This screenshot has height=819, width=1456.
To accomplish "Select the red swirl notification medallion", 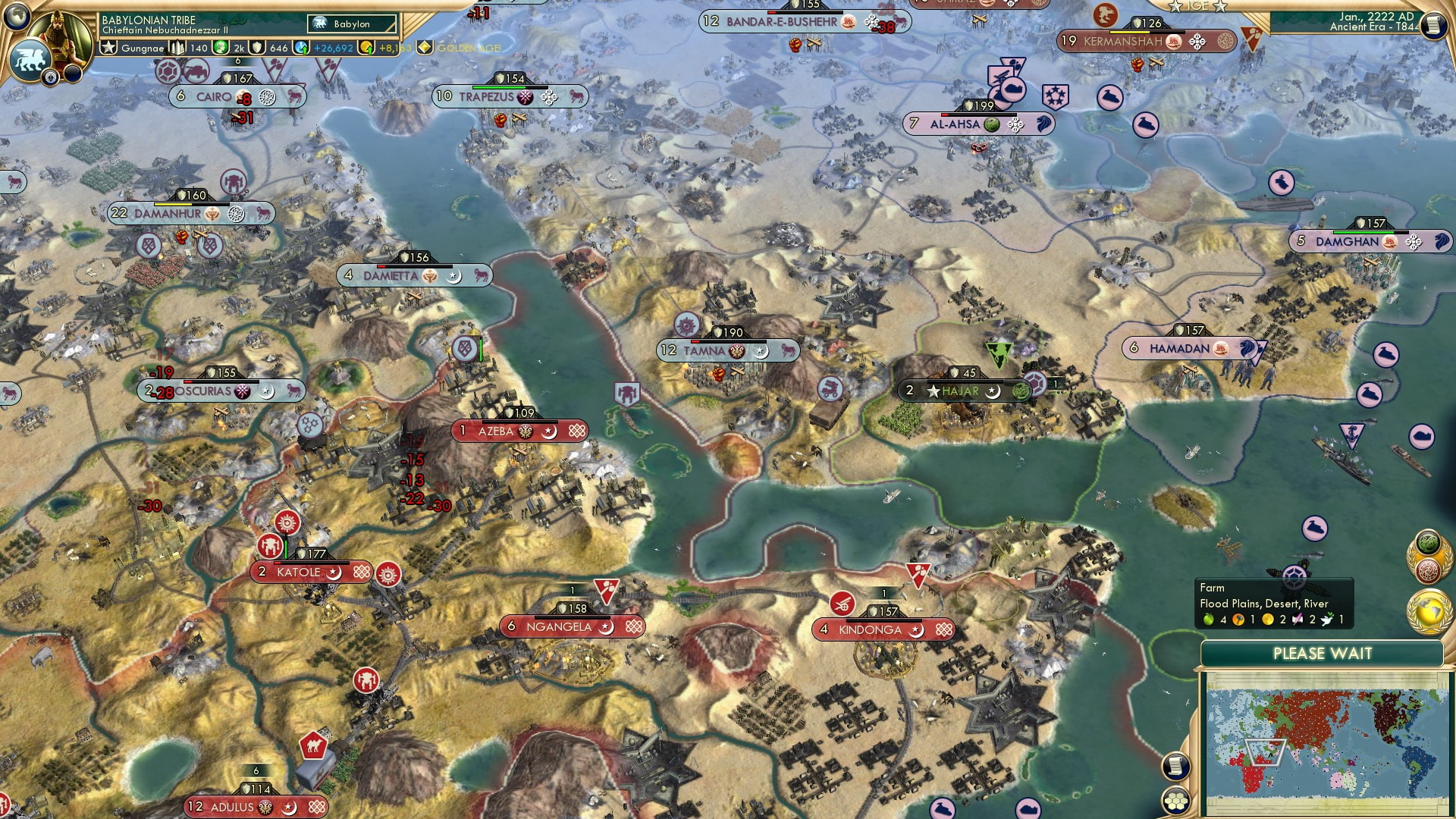I will [x=1428, y=570].
